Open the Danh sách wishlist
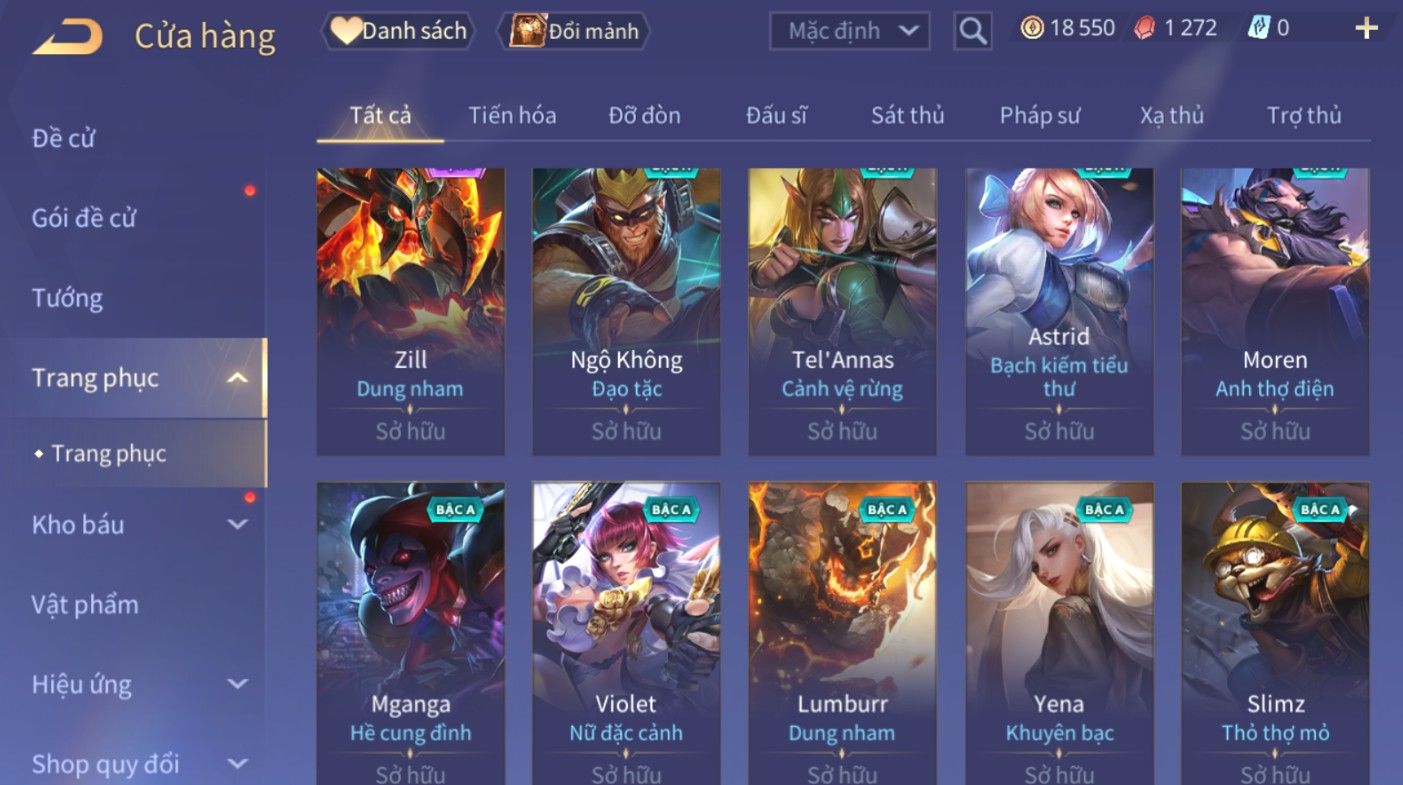 [x=398, y=31]
